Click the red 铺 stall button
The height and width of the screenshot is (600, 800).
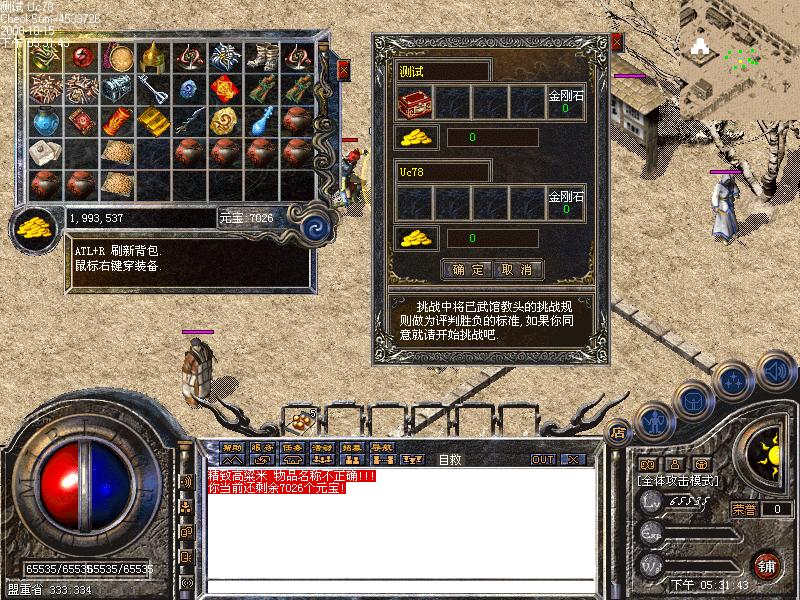click(767, 564)
